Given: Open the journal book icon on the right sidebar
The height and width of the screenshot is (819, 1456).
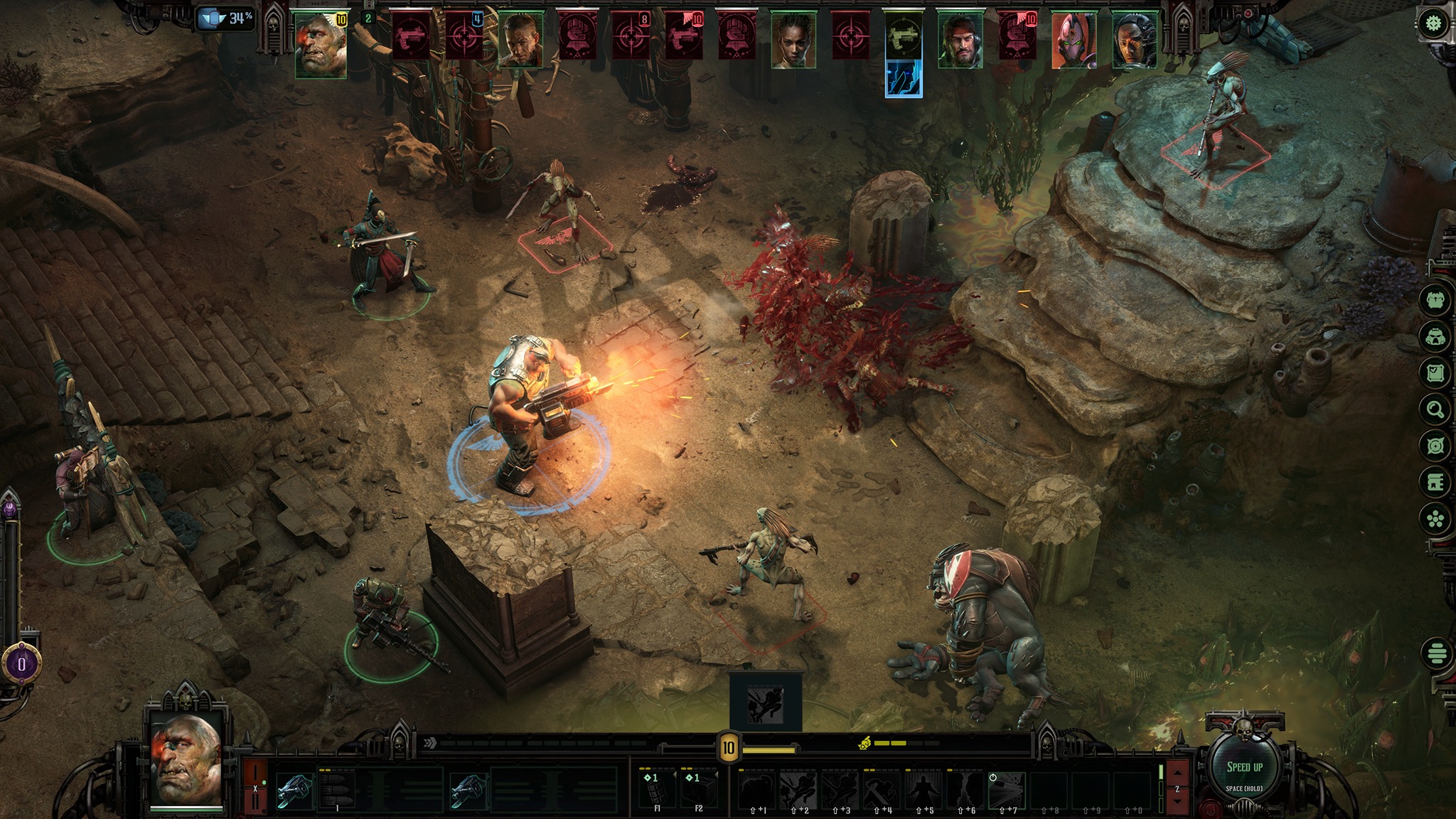Looking at the screenshot, I should [1437, 482].
